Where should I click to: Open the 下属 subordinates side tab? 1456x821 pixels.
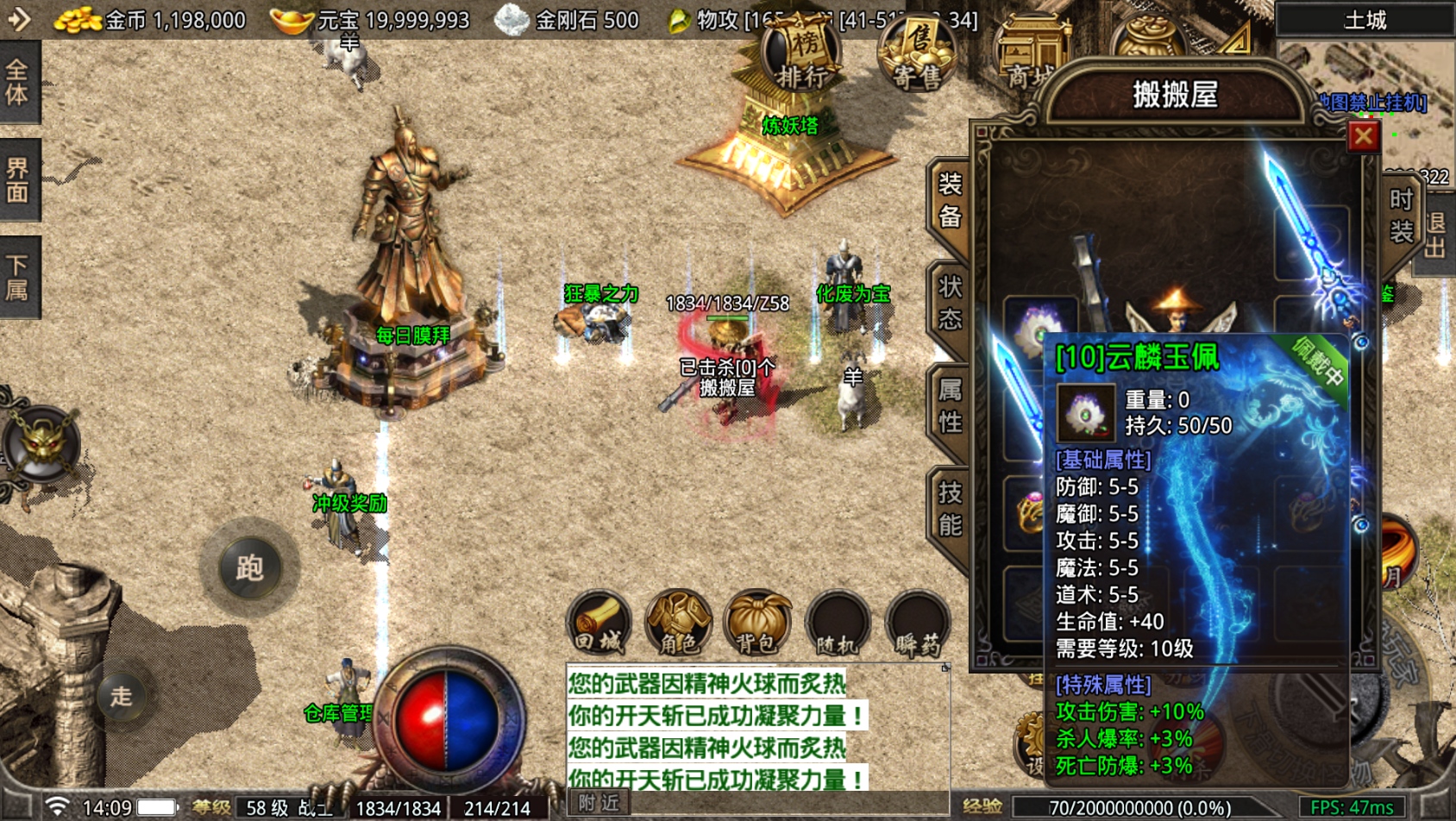tap(18, 277)
